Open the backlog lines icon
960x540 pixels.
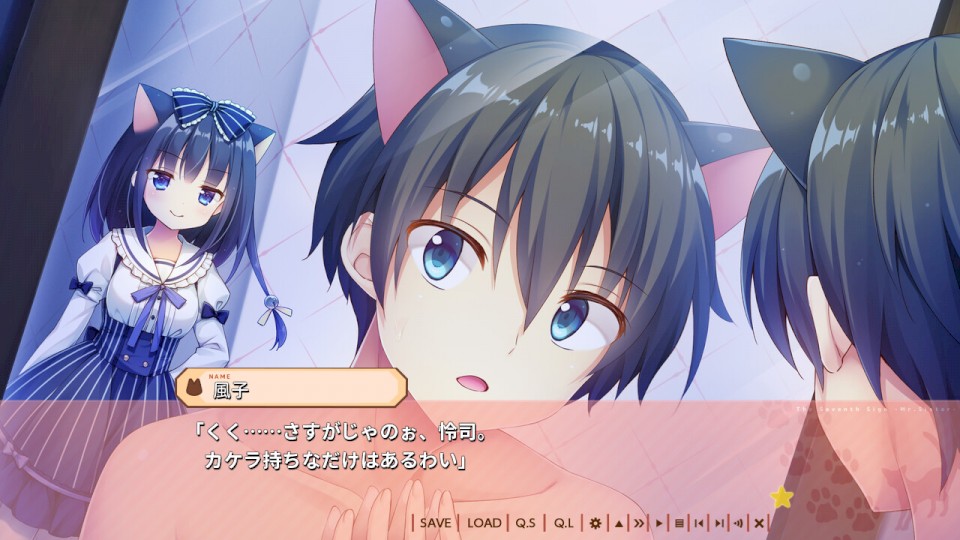pos(679,523)
